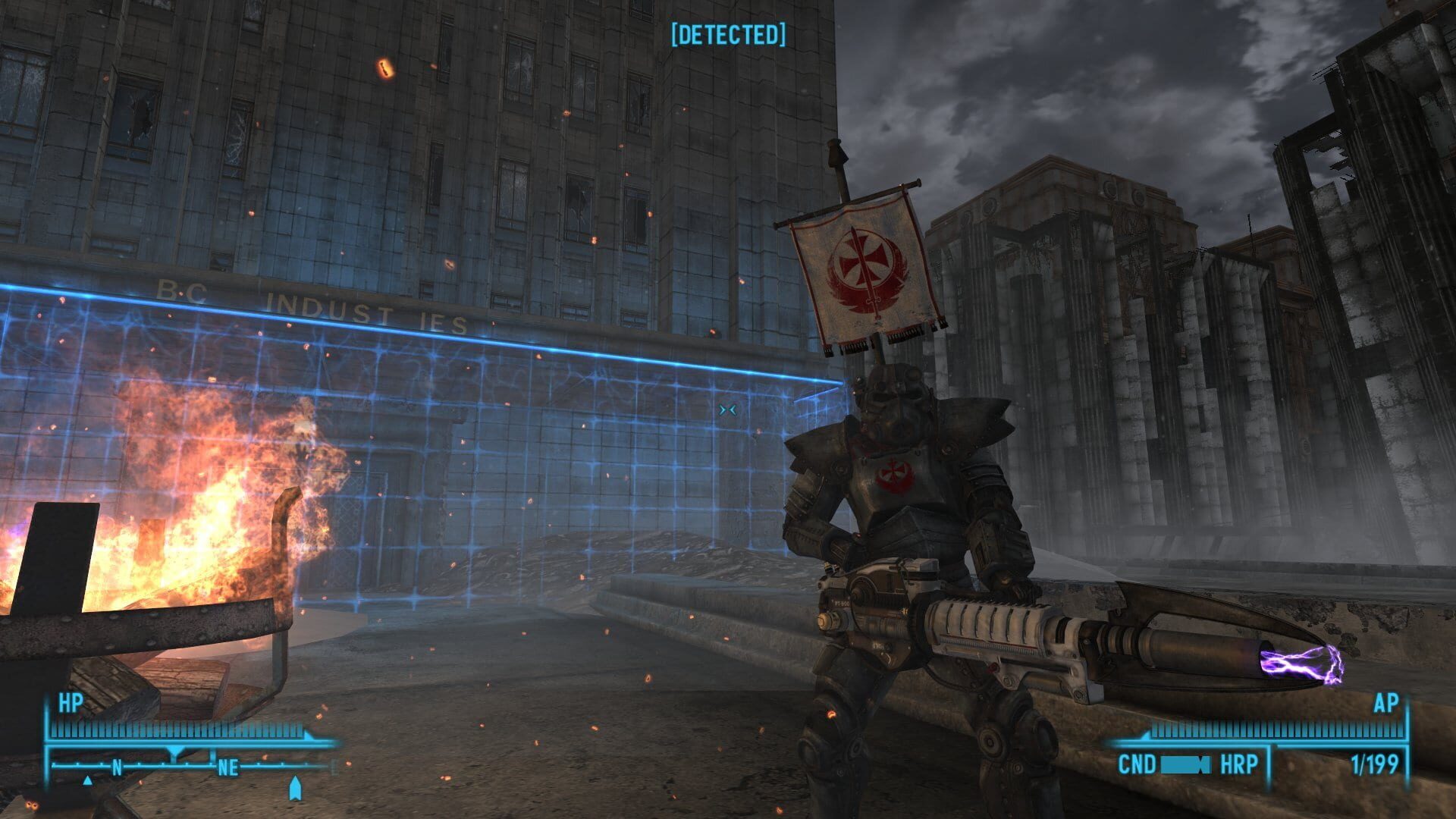Click the CND weapon condition icon
This screenshot has height=819, width=1456.
[1185, 764]
